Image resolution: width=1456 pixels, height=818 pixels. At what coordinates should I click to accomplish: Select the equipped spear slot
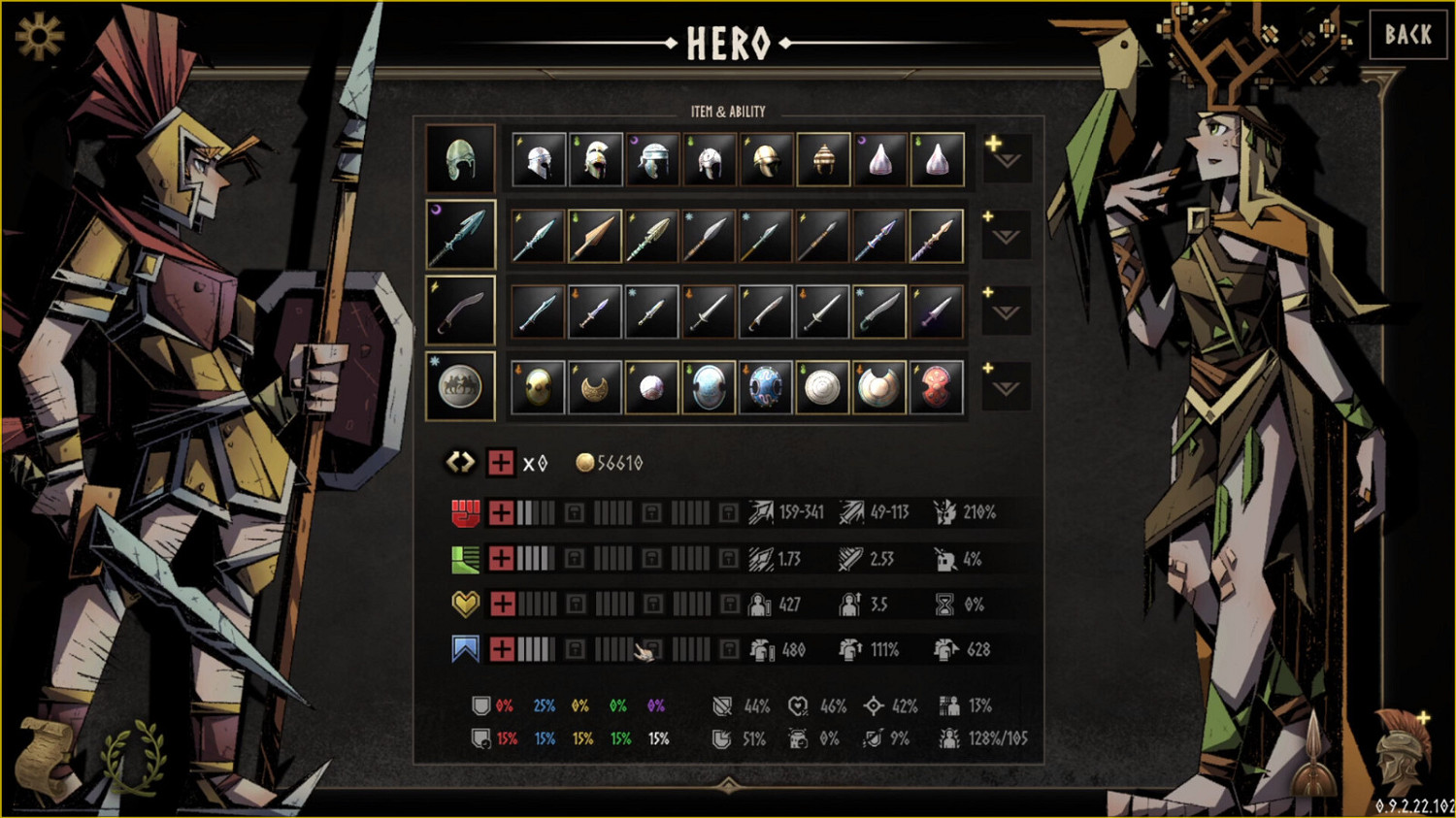461,235
